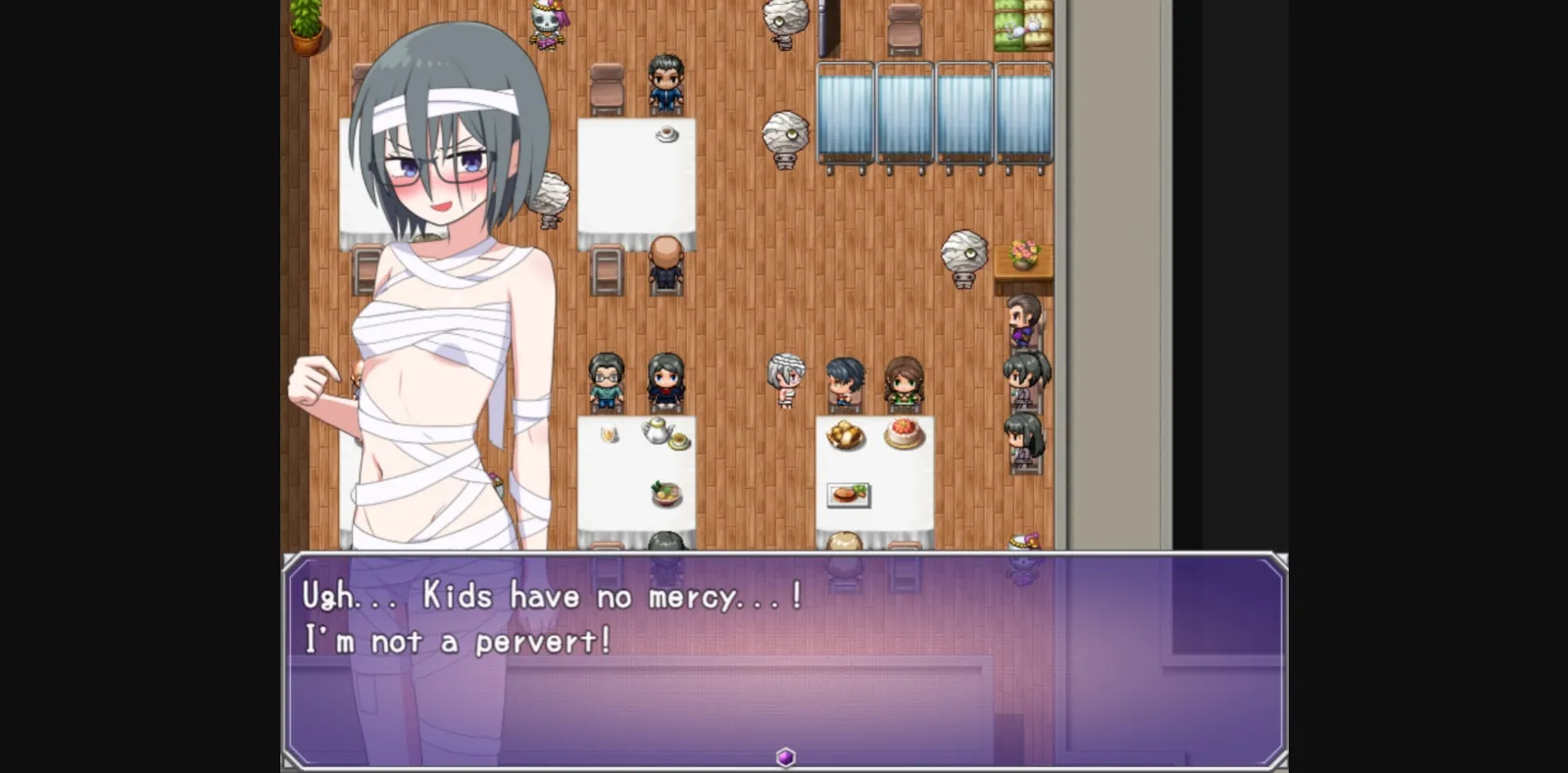
Task: Click the strawberry cake on the right table
Action: coord(904,436)
